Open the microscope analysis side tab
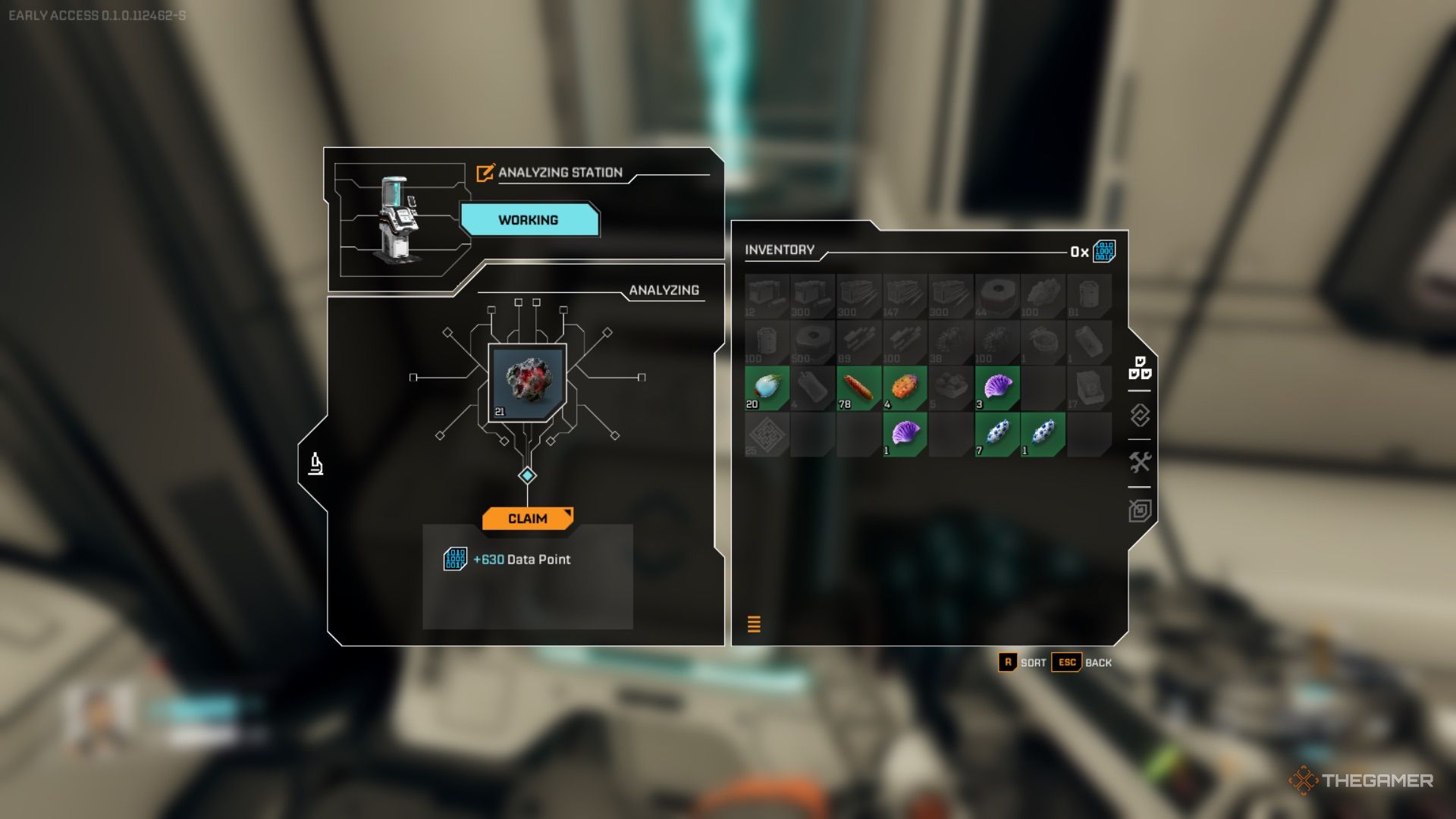The height and width of the screenshot is (819, 1456). click(316, 463)
